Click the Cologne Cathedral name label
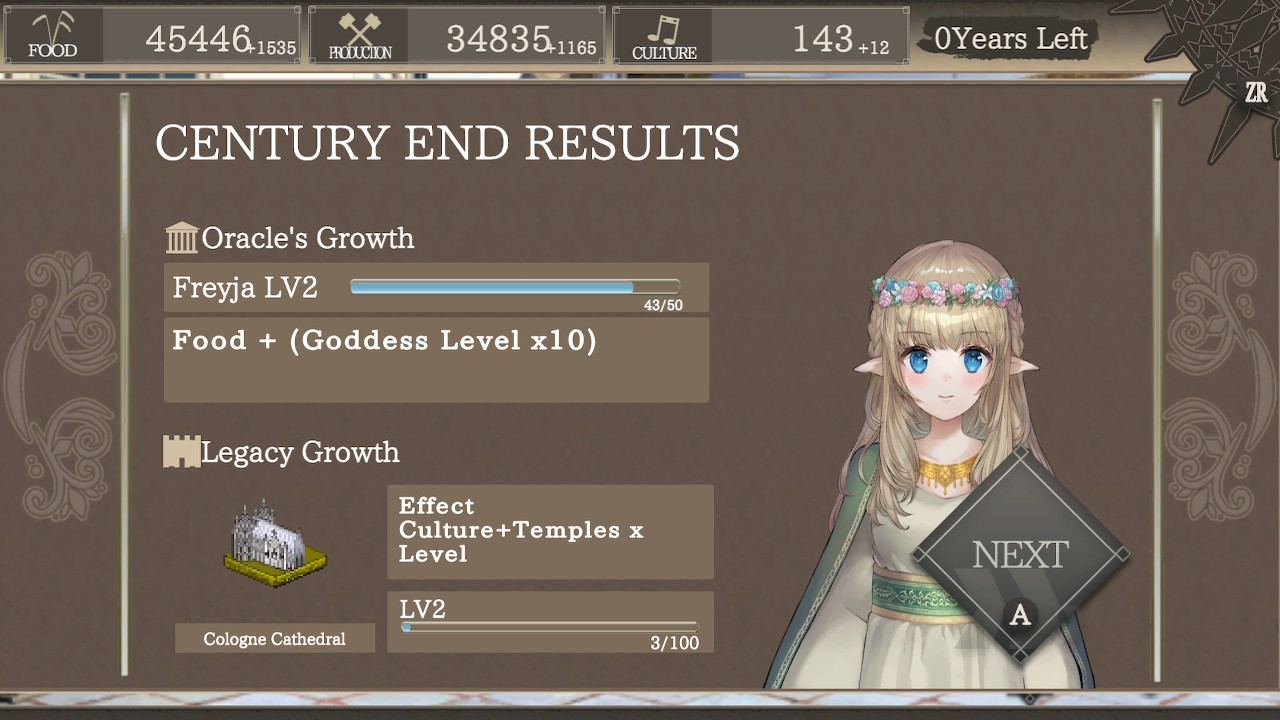1280x720 pixels. 274,638
